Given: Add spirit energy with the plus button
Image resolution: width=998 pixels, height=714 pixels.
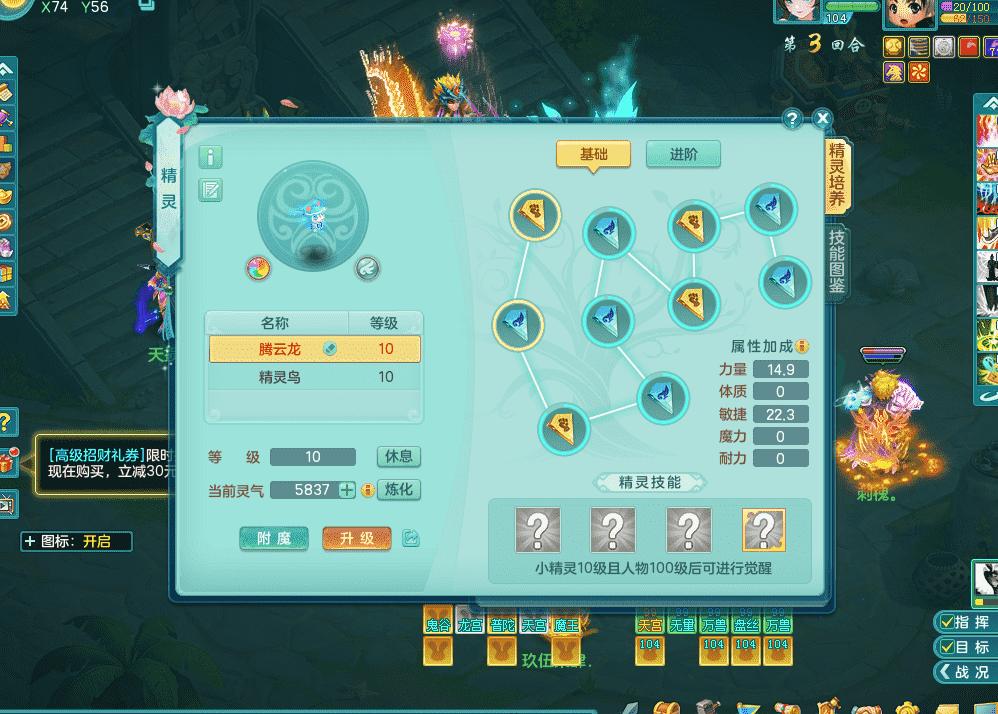Looking at the screenshot, I should (347, 490).
